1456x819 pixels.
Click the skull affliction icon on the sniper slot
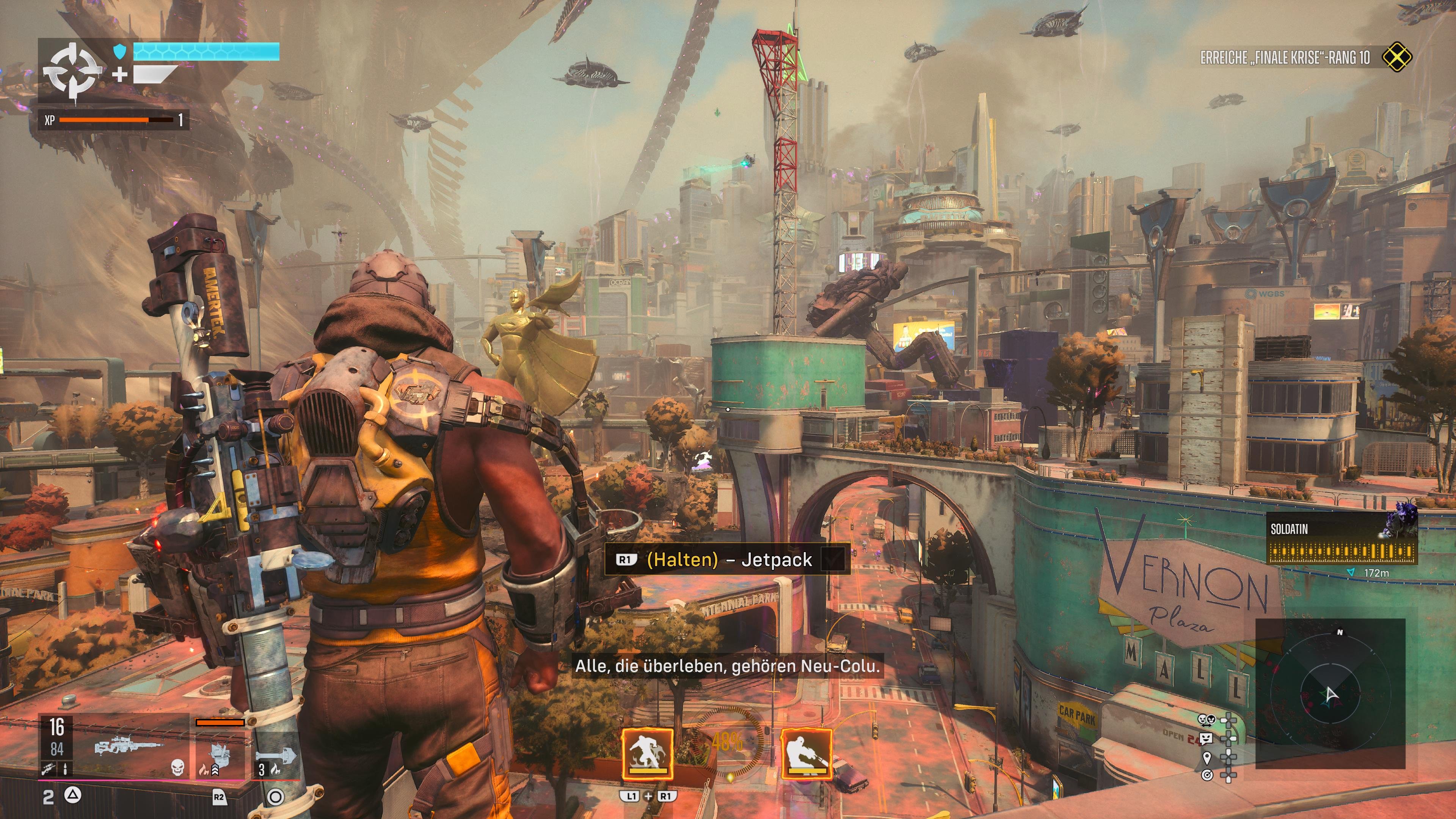pyautogui.click(x=177, y=767)
